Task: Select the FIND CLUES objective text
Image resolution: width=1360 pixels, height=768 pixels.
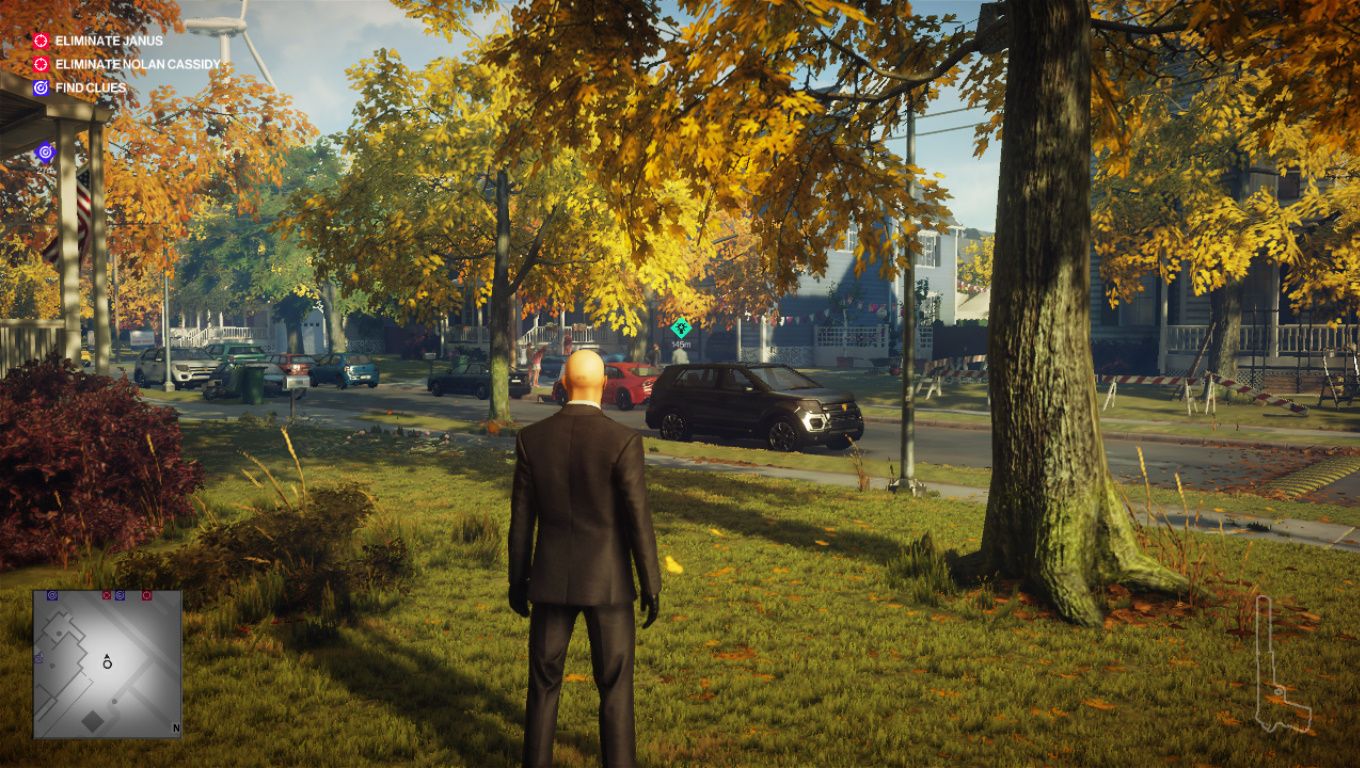Action: click(x=90, y=87)
